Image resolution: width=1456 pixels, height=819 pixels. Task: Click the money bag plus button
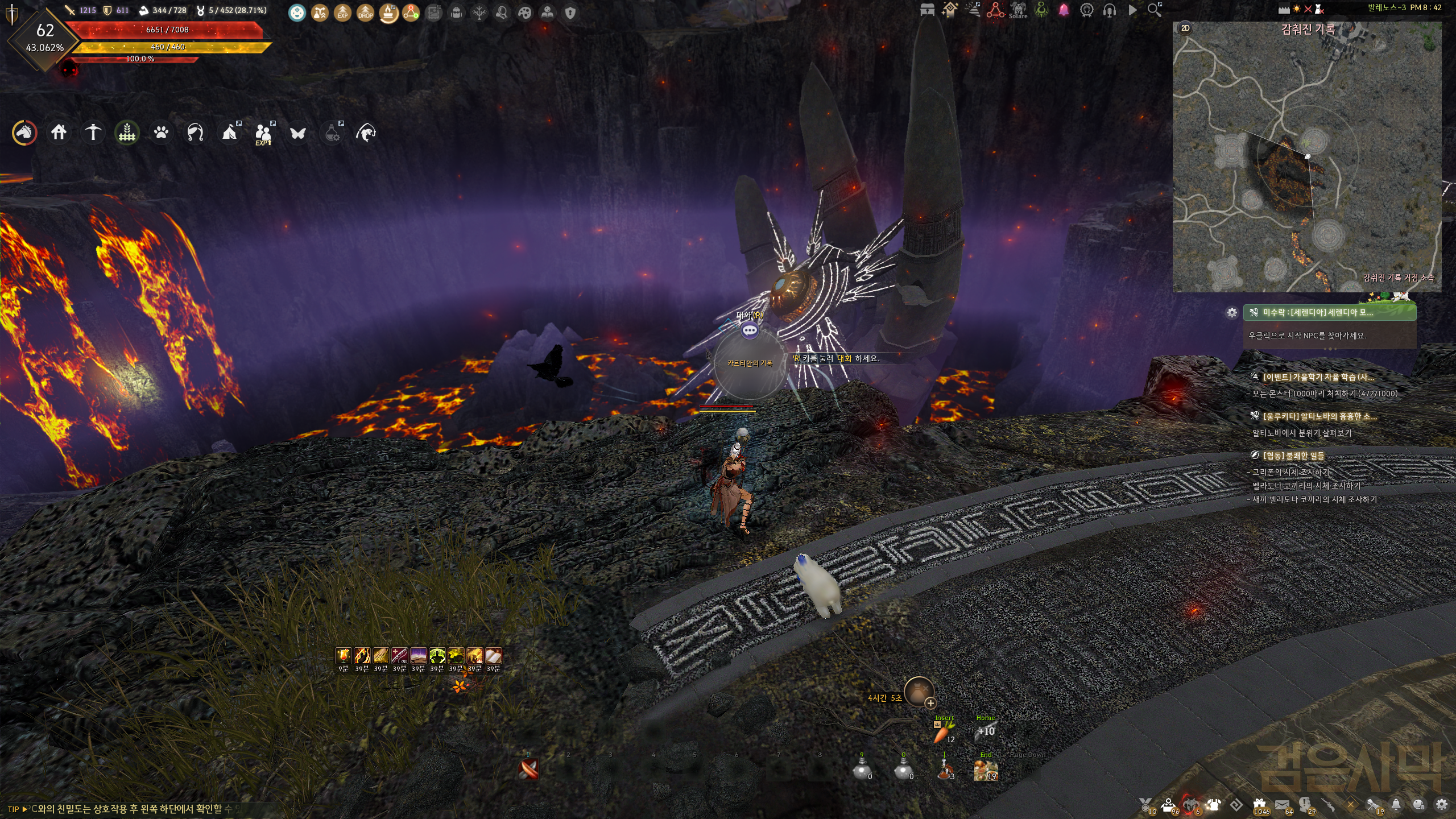(x=930, y=704)
